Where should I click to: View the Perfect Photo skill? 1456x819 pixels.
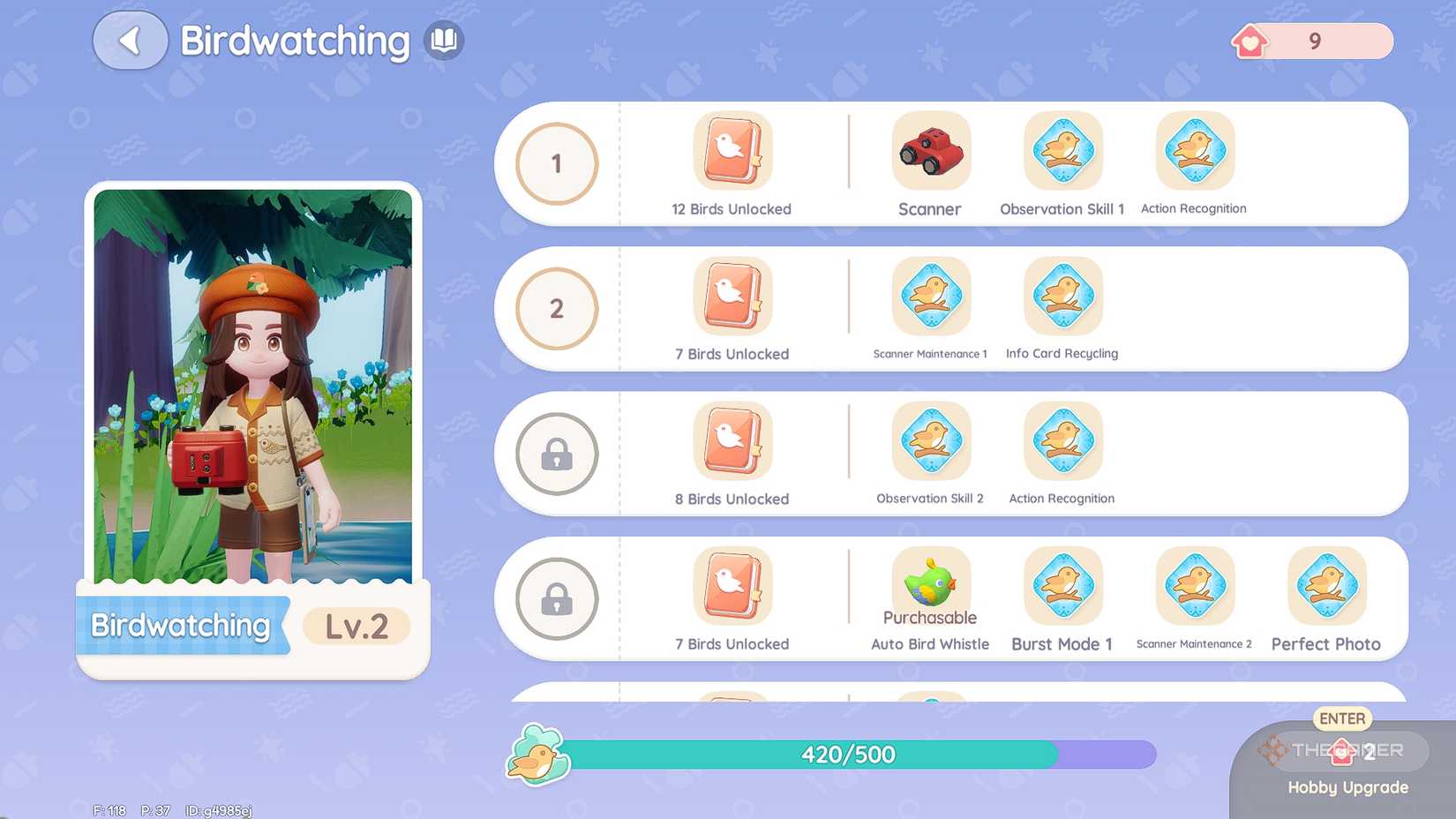1326,586
